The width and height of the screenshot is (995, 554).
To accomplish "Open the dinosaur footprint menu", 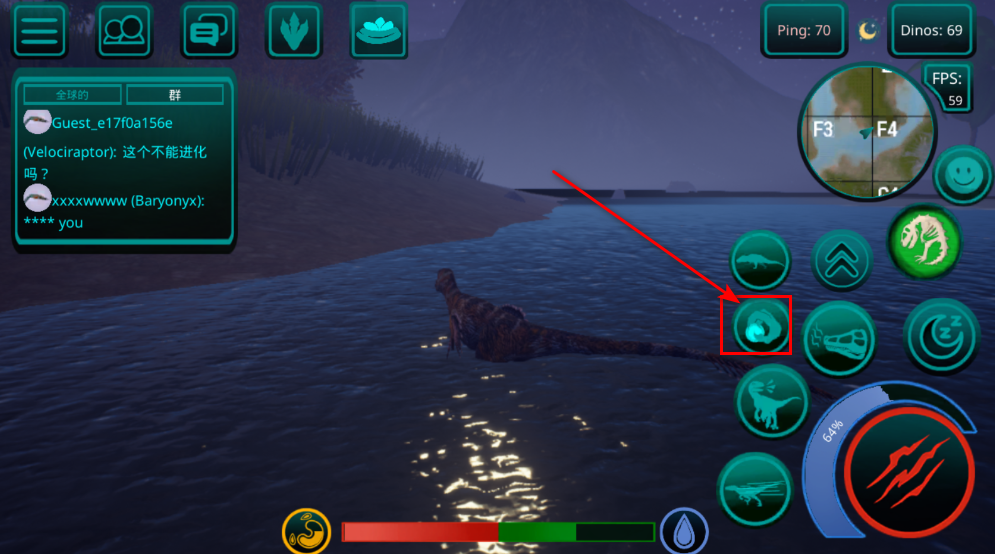I will [x=293, y=30].
